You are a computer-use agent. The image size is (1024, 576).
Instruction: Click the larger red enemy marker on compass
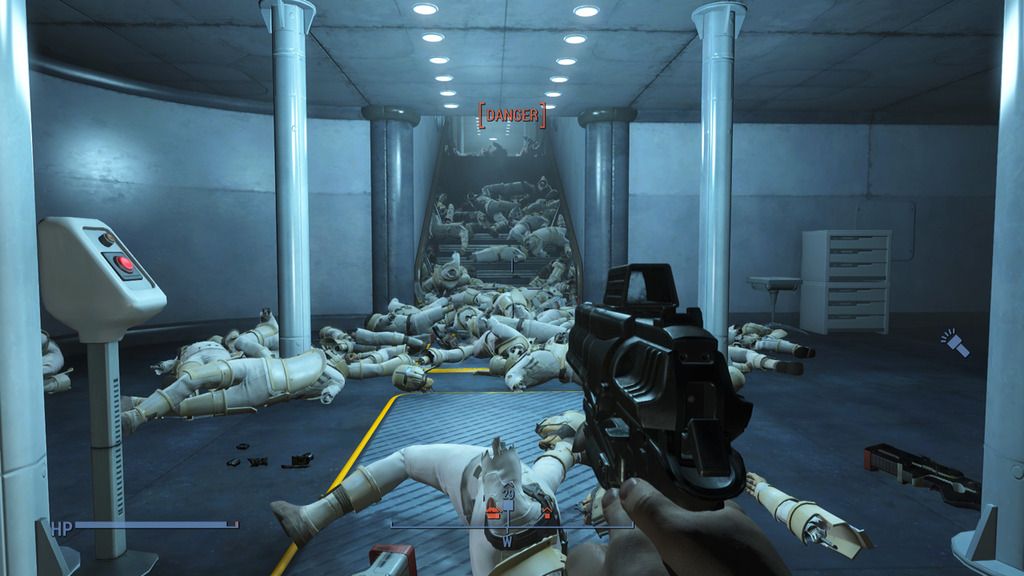pyautogui.click(x=492, y=513)
